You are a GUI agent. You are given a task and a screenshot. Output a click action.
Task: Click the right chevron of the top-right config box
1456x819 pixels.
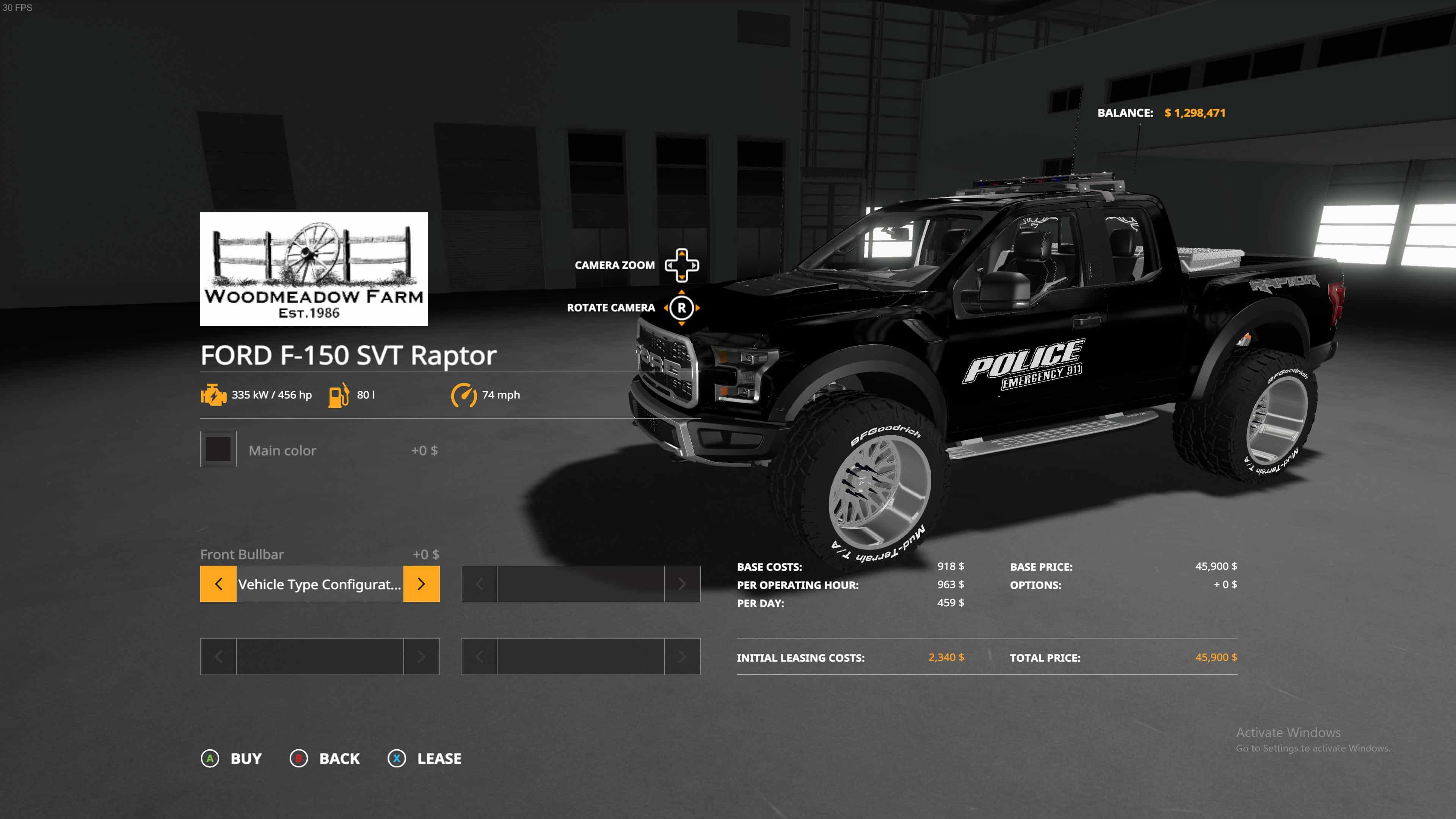tap(682, 584)
